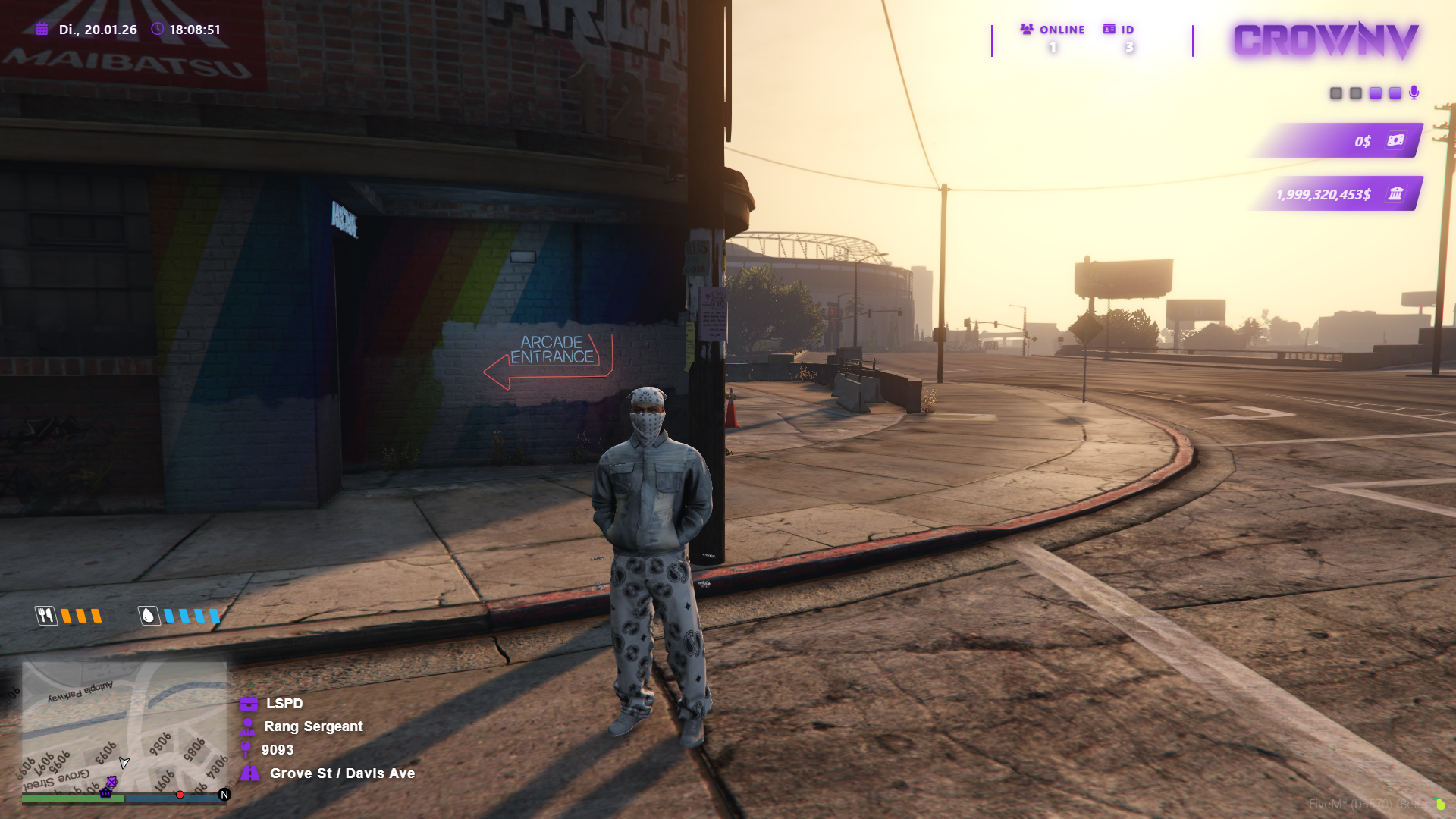The height and width of the screenshot is (819, 1456).
Task: Click the calendar icon next to the date
Action: click(x=40, y=30)
